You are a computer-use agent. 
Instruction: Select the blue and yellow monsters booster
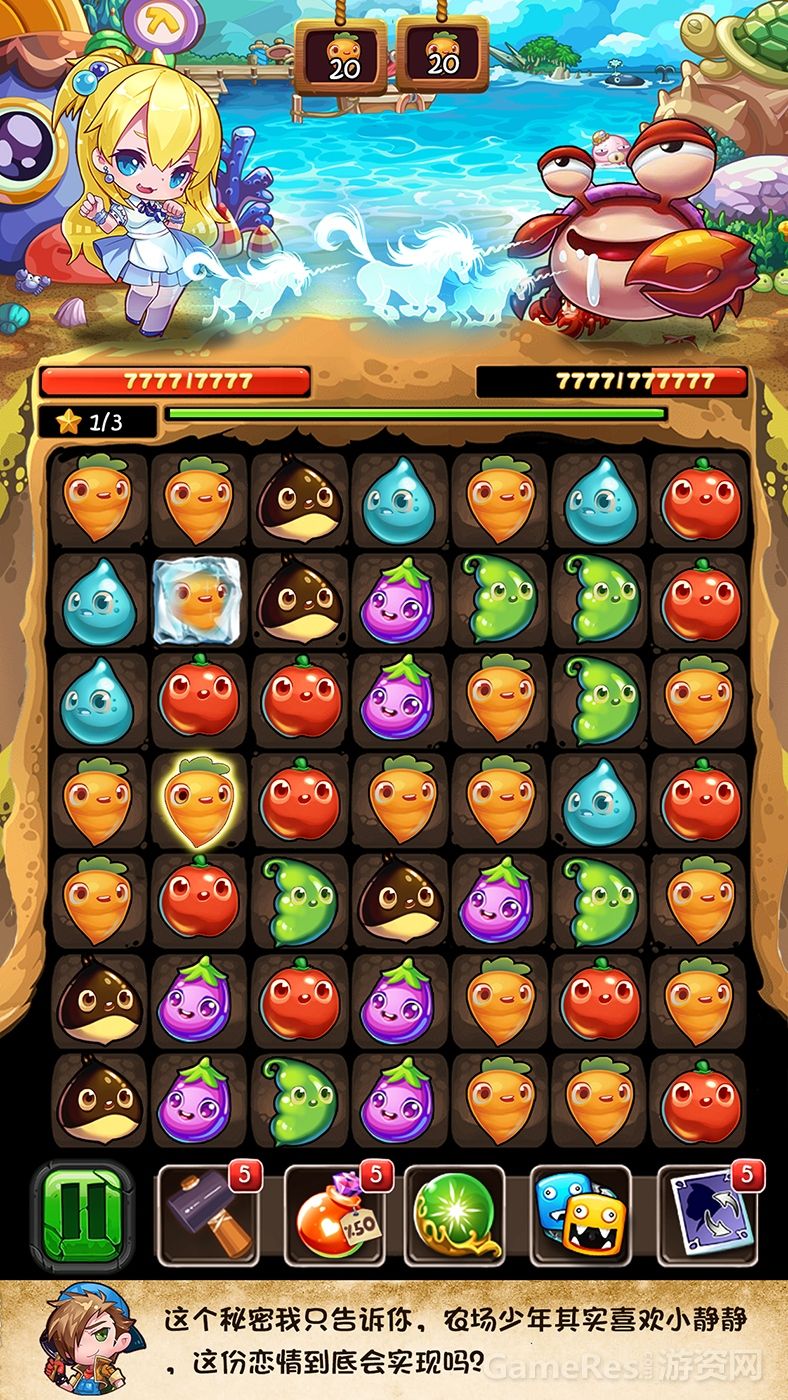pyautogui.click(x=580, y=1217)
